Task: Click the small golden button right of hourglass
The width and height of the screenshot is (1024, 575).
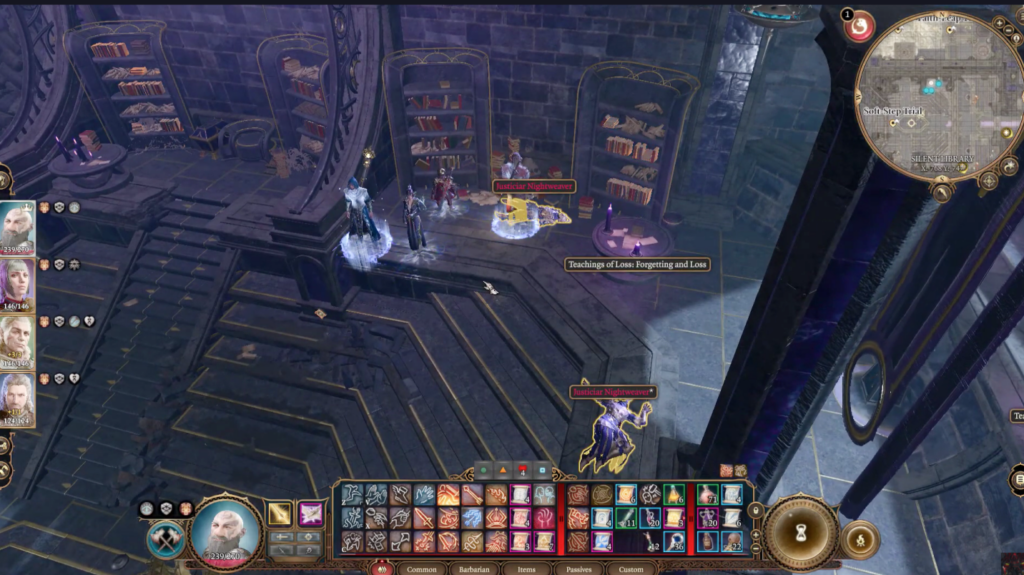Action: (860, 540)
